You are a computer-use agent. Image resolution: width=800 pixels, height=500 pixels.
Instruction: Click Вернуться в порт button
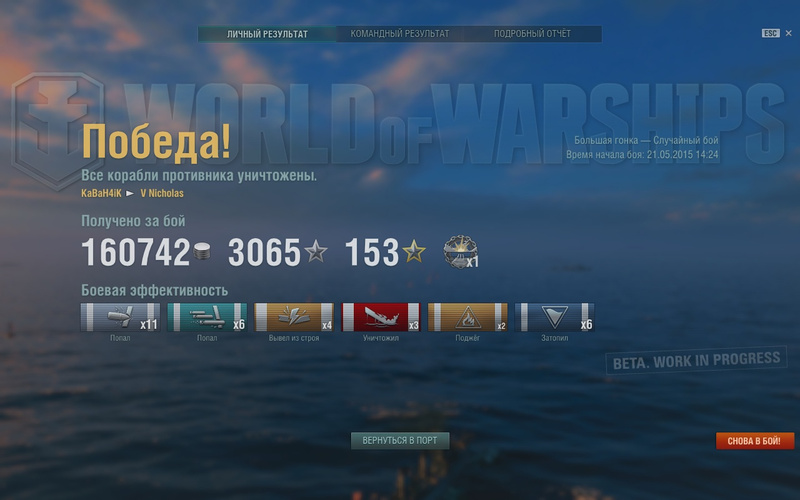tap(400, 440)
